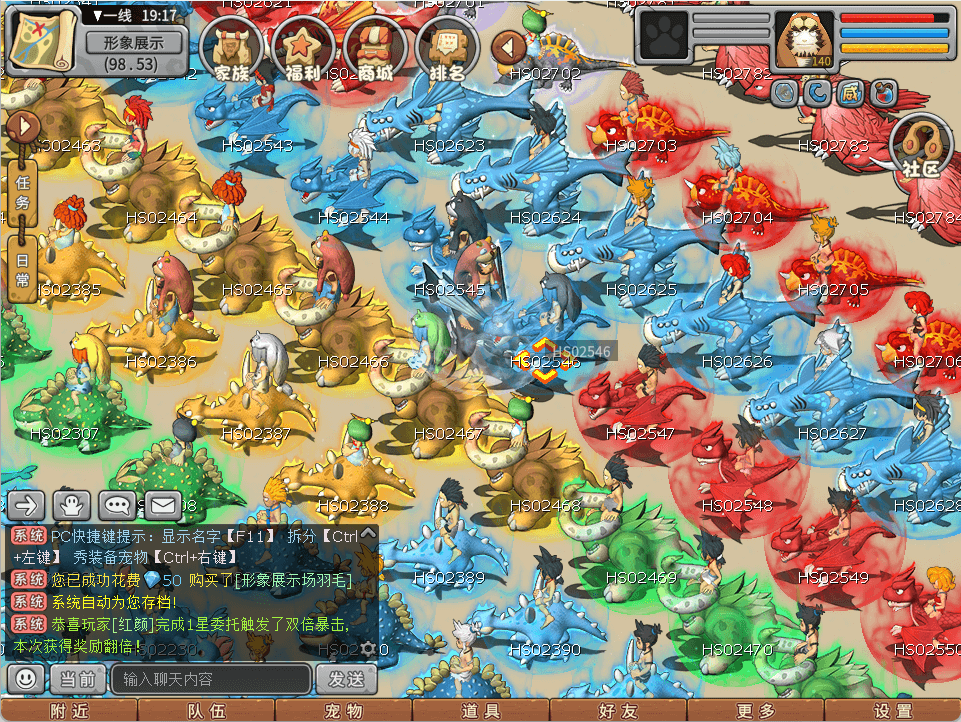The width and height of the screenshot is (961, 722).
Task: Open the 福利 welfare star icon
Action: click(304, 49)
